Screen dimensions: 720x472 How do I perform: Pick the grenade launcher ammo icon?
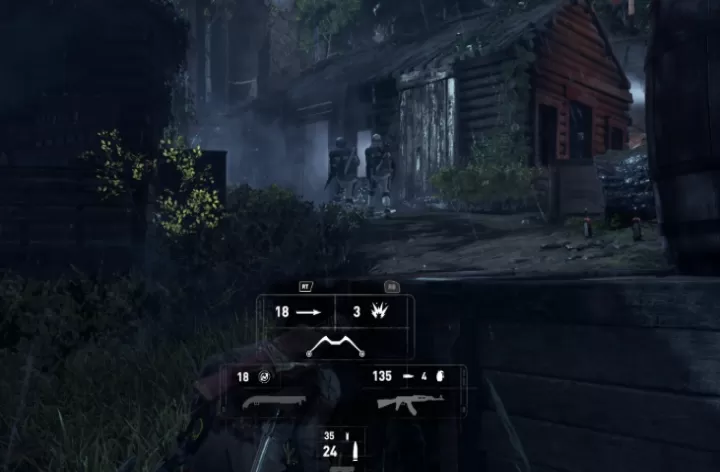coord(435,377)
